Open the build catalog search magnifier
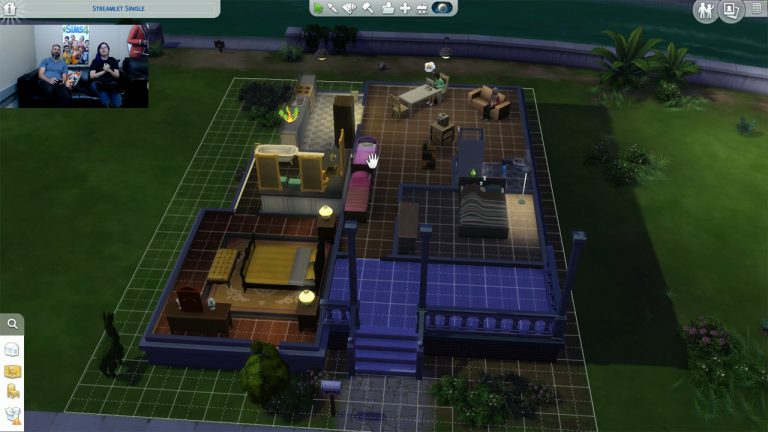Viewport: 768px width, 432px height. [x=12, y=324]
